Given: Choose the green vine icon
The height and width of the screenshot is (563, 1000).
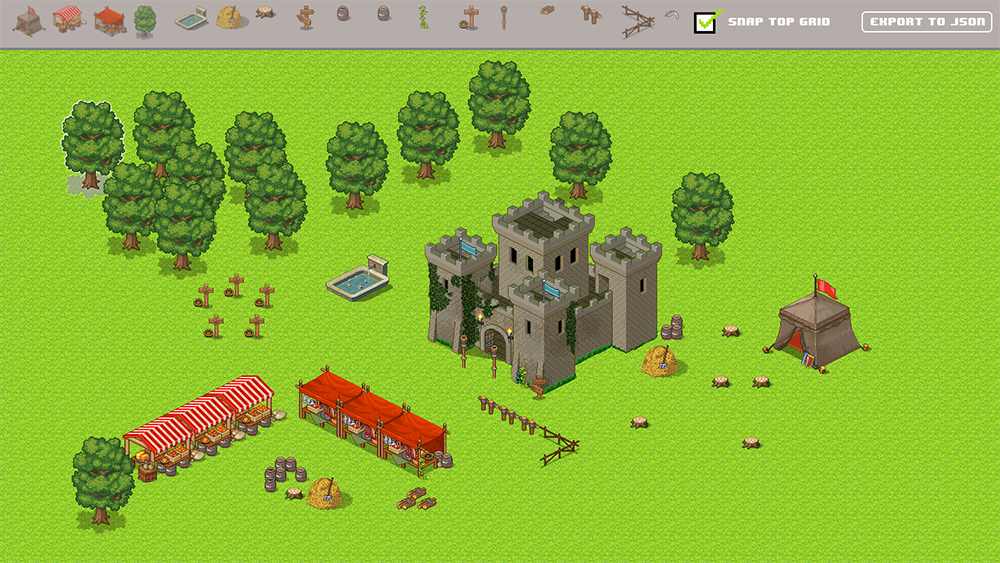Looking at the screenshot, I should pos(422,18).
